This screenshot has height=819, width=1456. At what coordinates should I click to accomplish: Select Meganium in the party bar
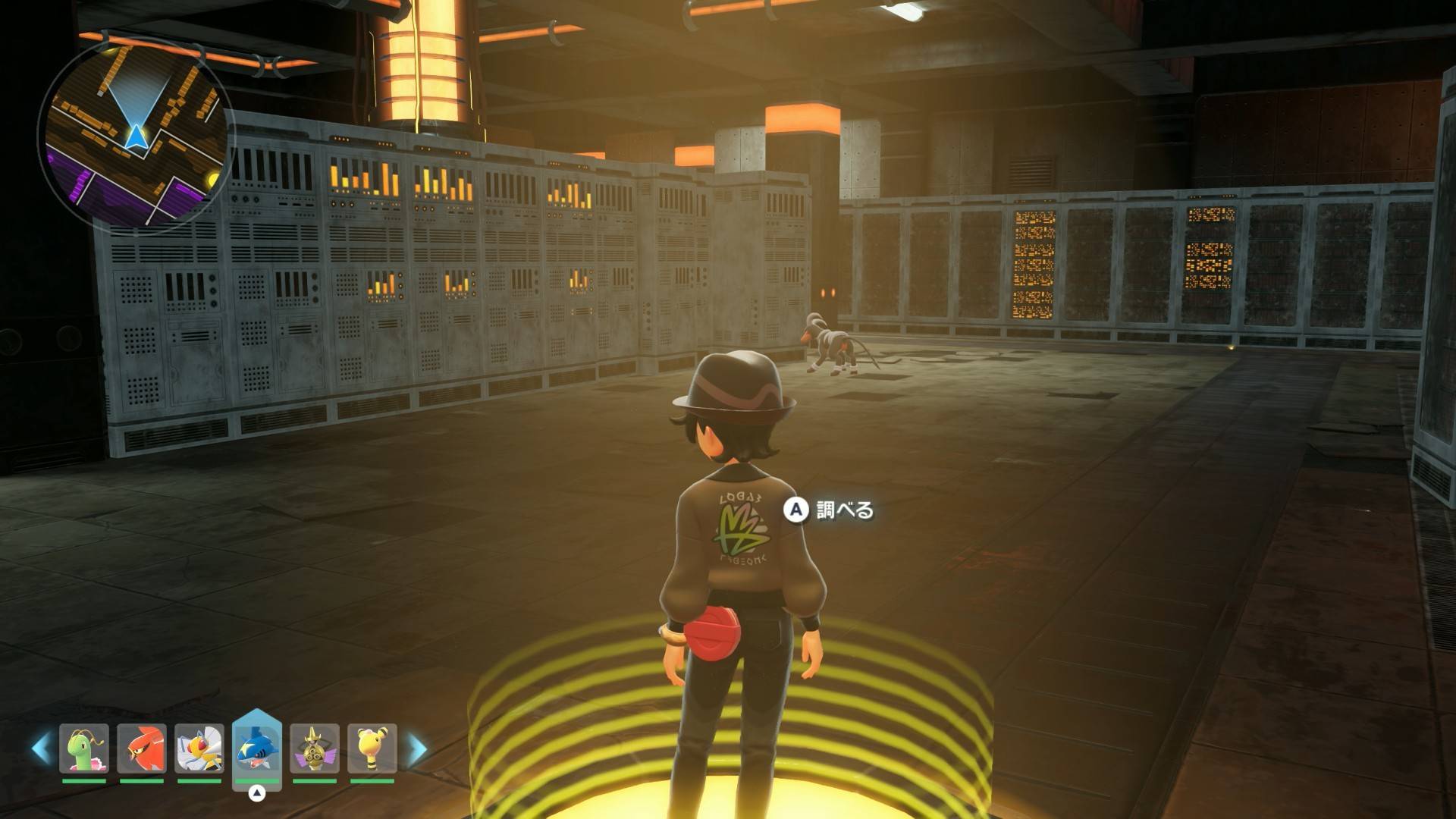coord(84,748)
